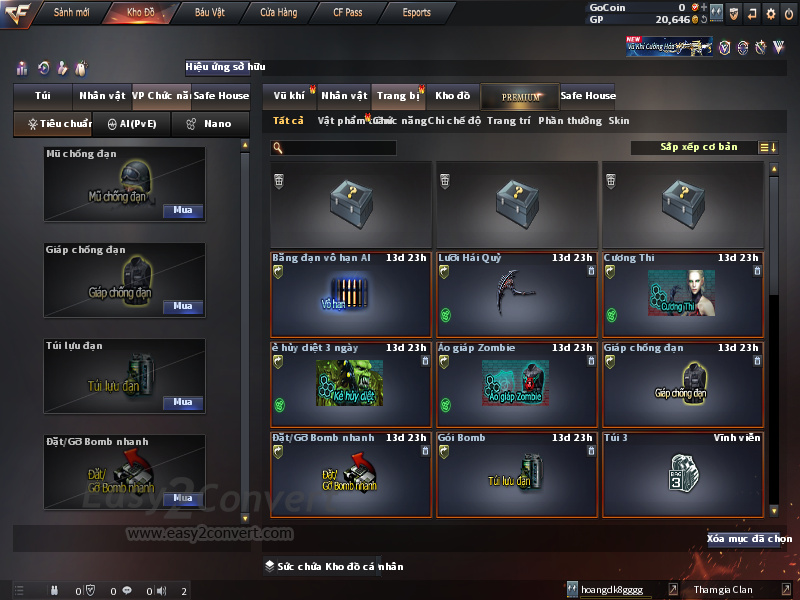Click Xóa mục đã chọn button
Viewport: 800px width, 600px height.
click(749, 539)
